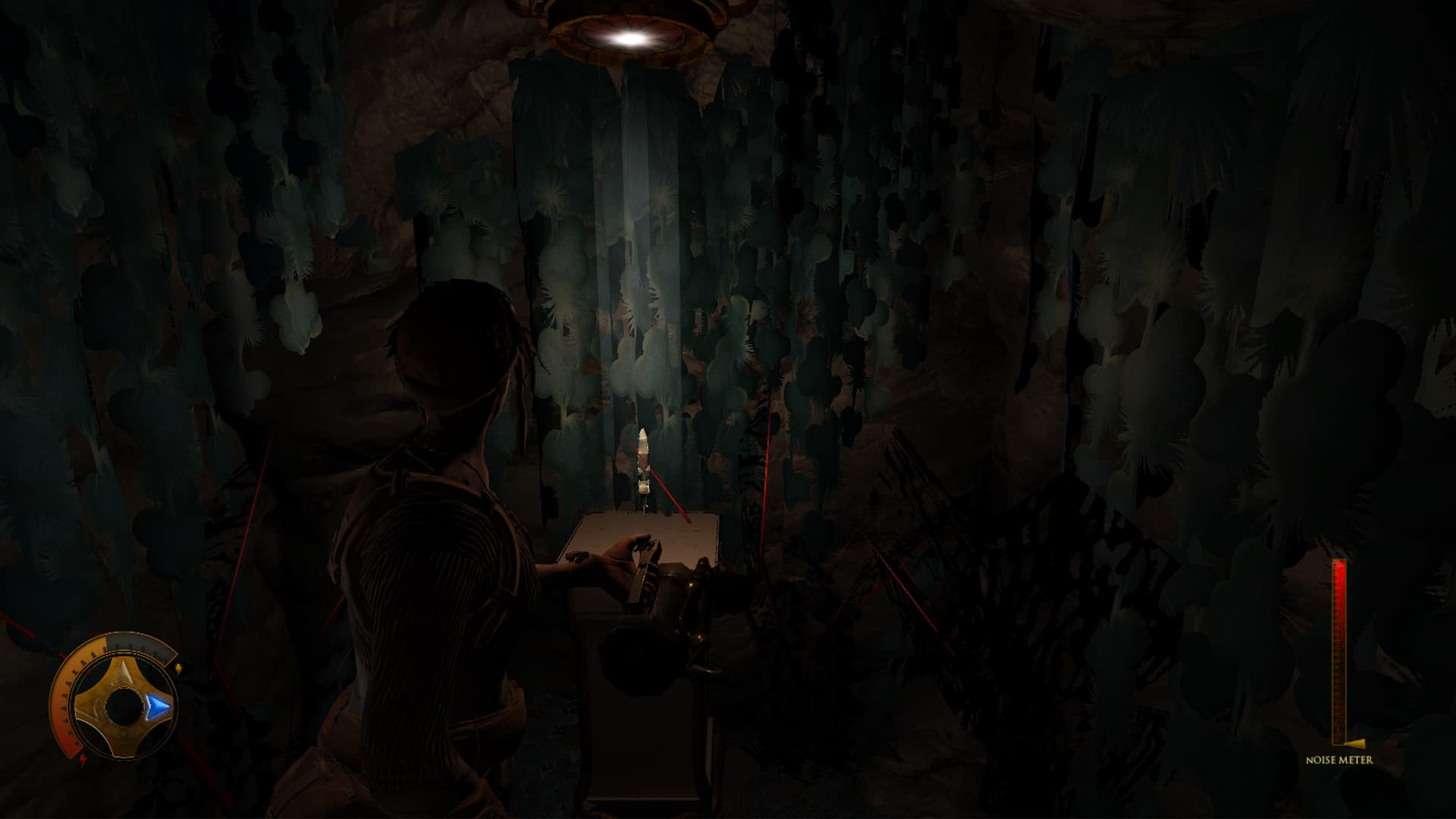The image size is (1456, 819).
Task: Click the center hub of the compass dial
Action: coord(122,708)
